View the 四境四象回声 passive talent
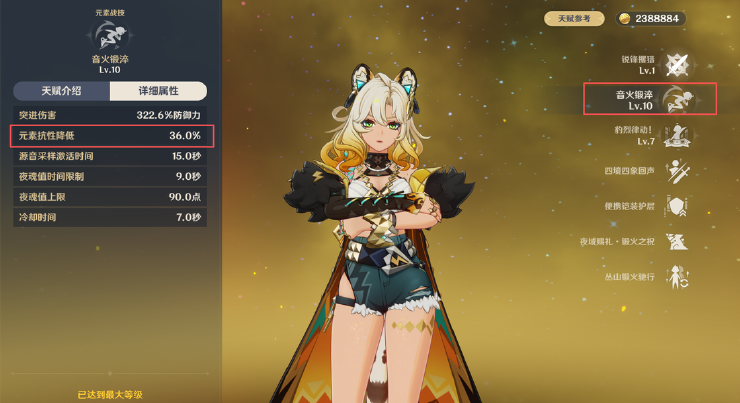This screenshot has height=403, width=740. [x=680, y=171]
